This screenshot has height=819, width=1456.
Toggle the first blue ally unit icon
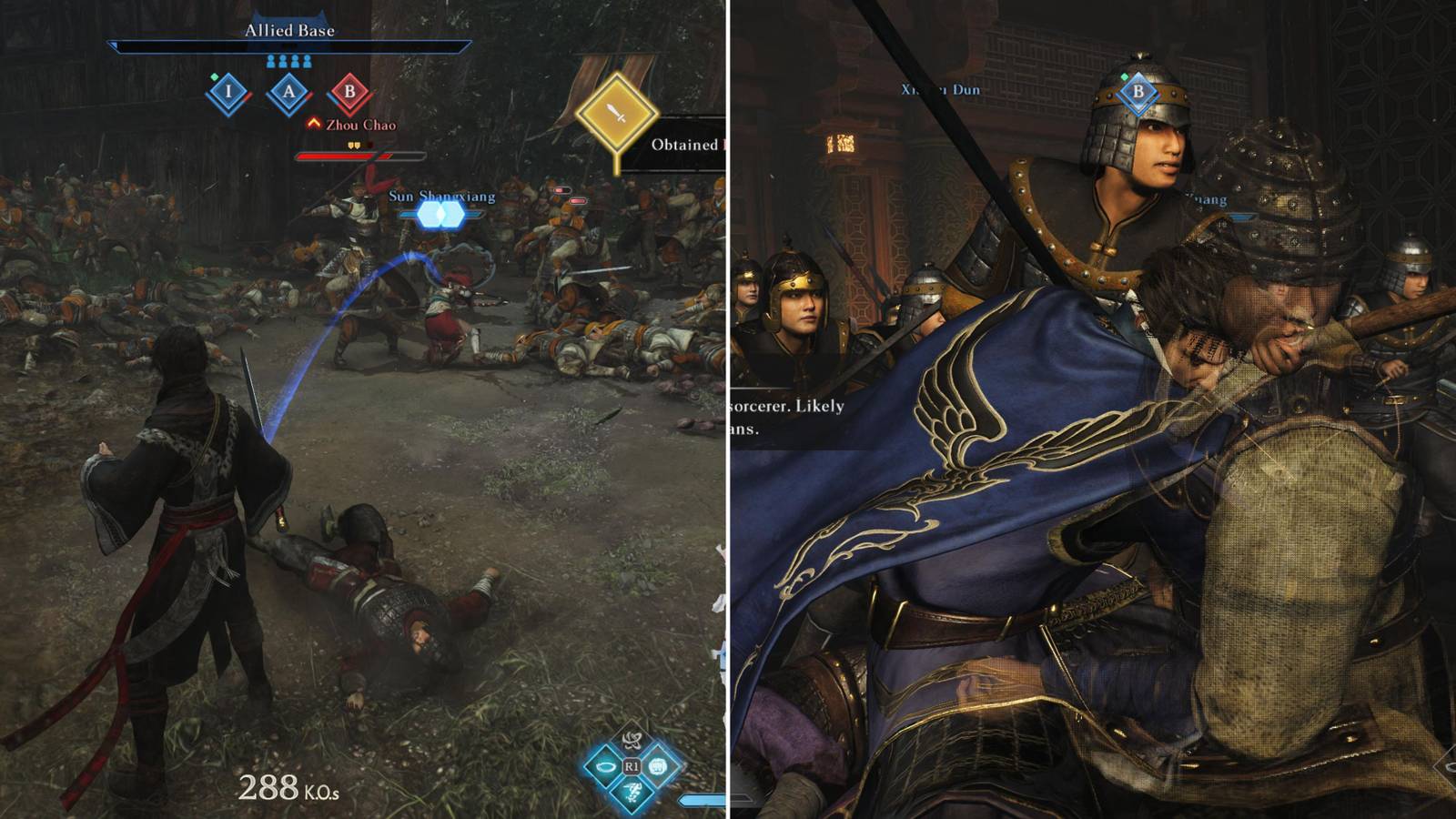pyautogui.click(x=270, y=61)
